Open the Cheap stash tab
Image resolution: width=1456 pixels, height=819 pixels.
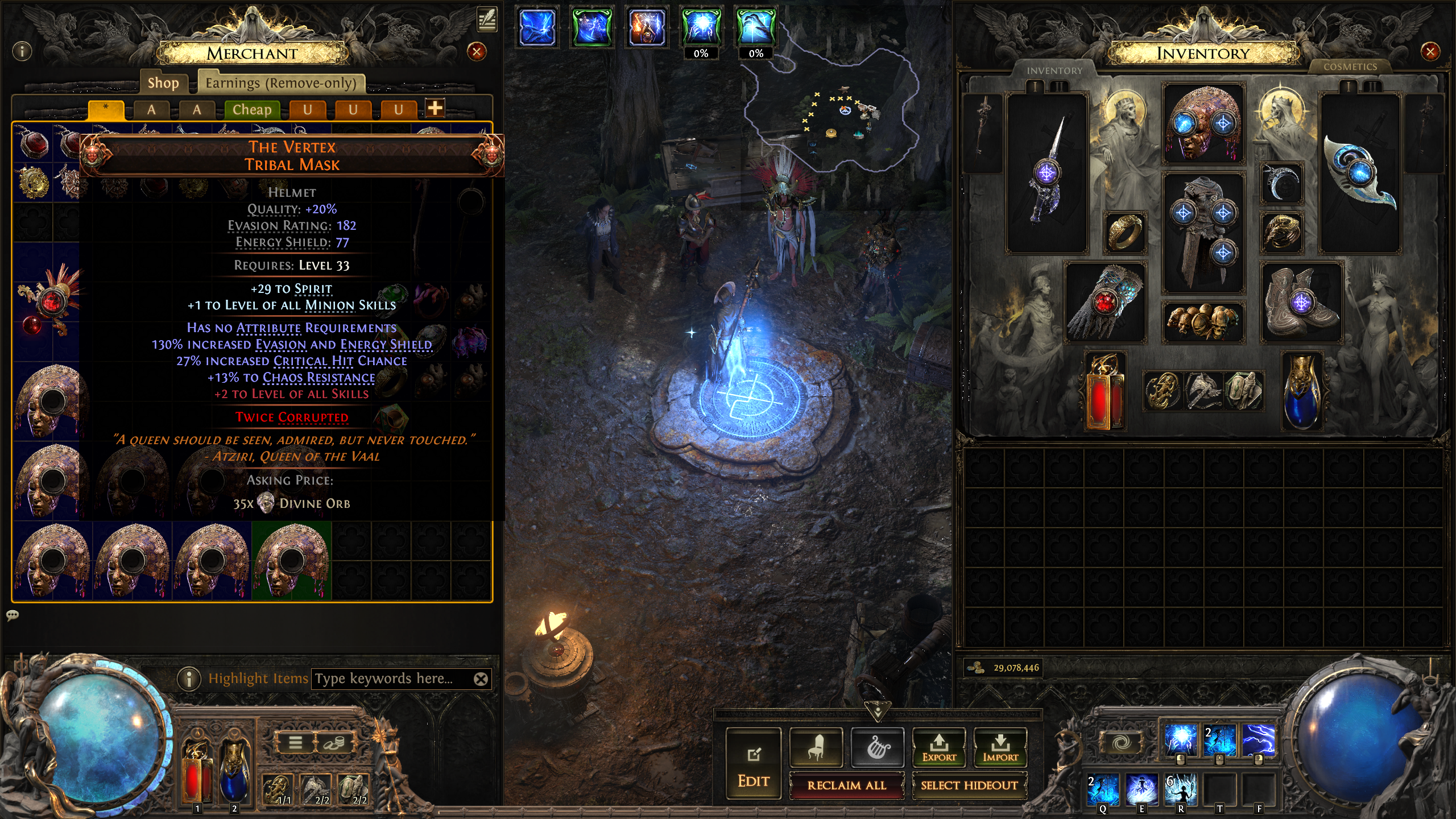pos(252,109)
